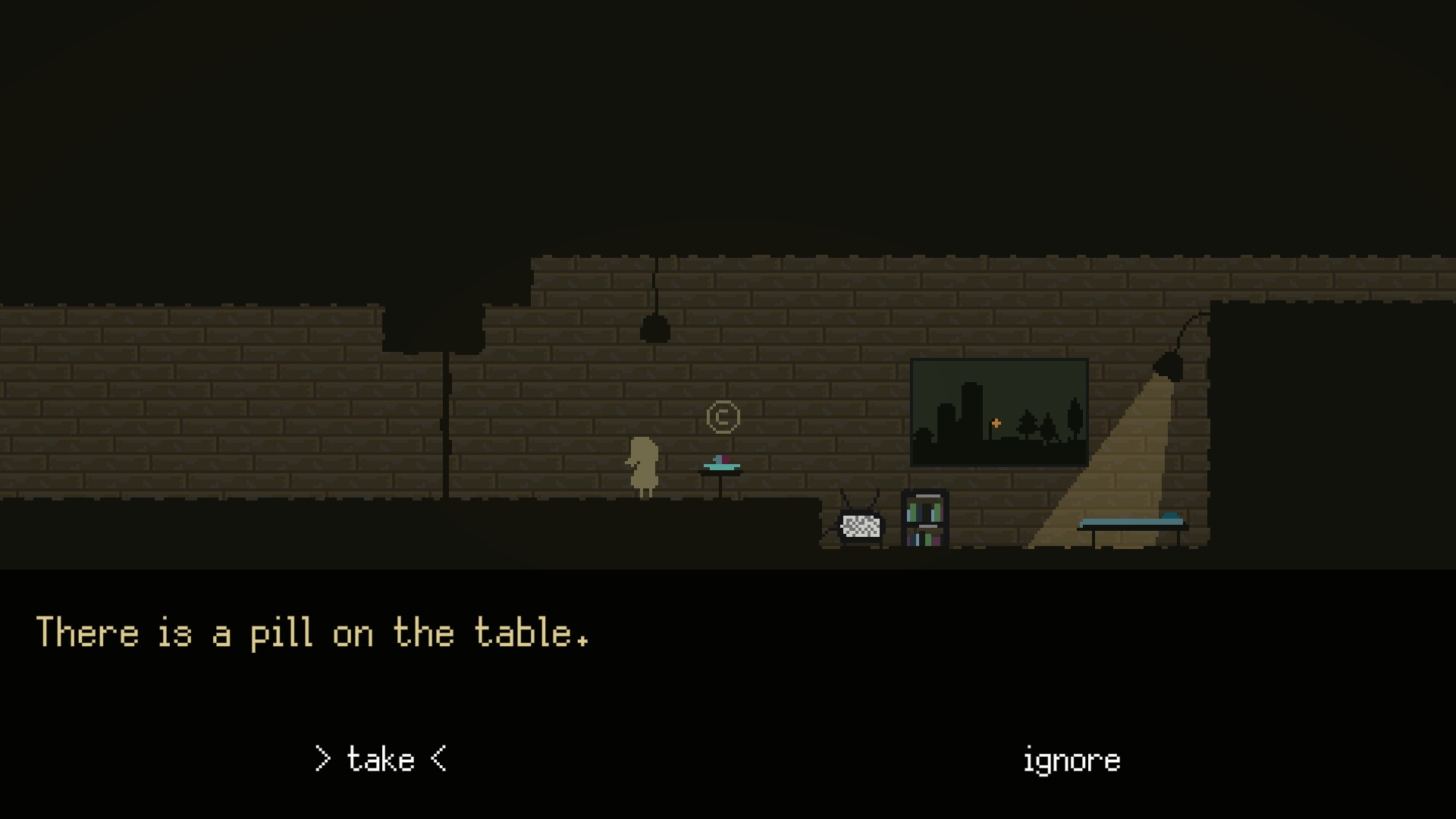Click the circled C prompt above the character
Image resolution: width=1456 pixels, height=819 pixels.
pos(724,417)
